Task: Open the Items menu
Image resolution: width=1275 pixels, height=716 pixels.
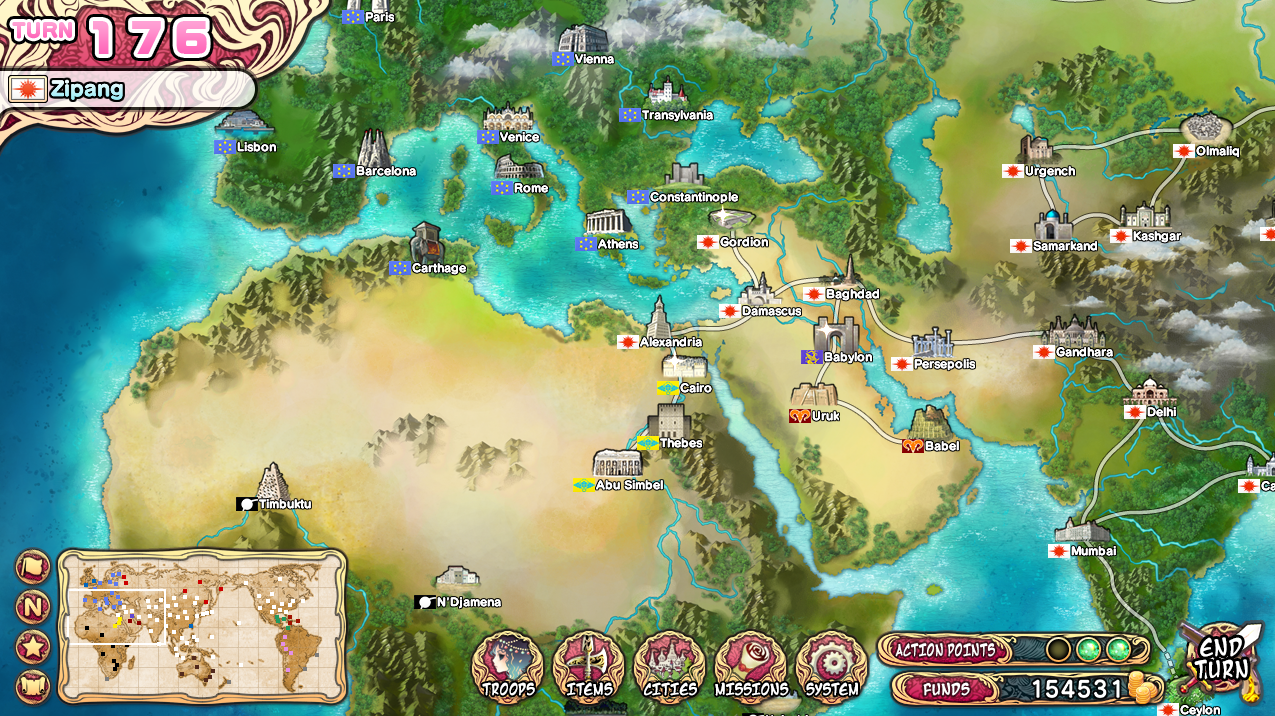Action: [x=588, y=664]
